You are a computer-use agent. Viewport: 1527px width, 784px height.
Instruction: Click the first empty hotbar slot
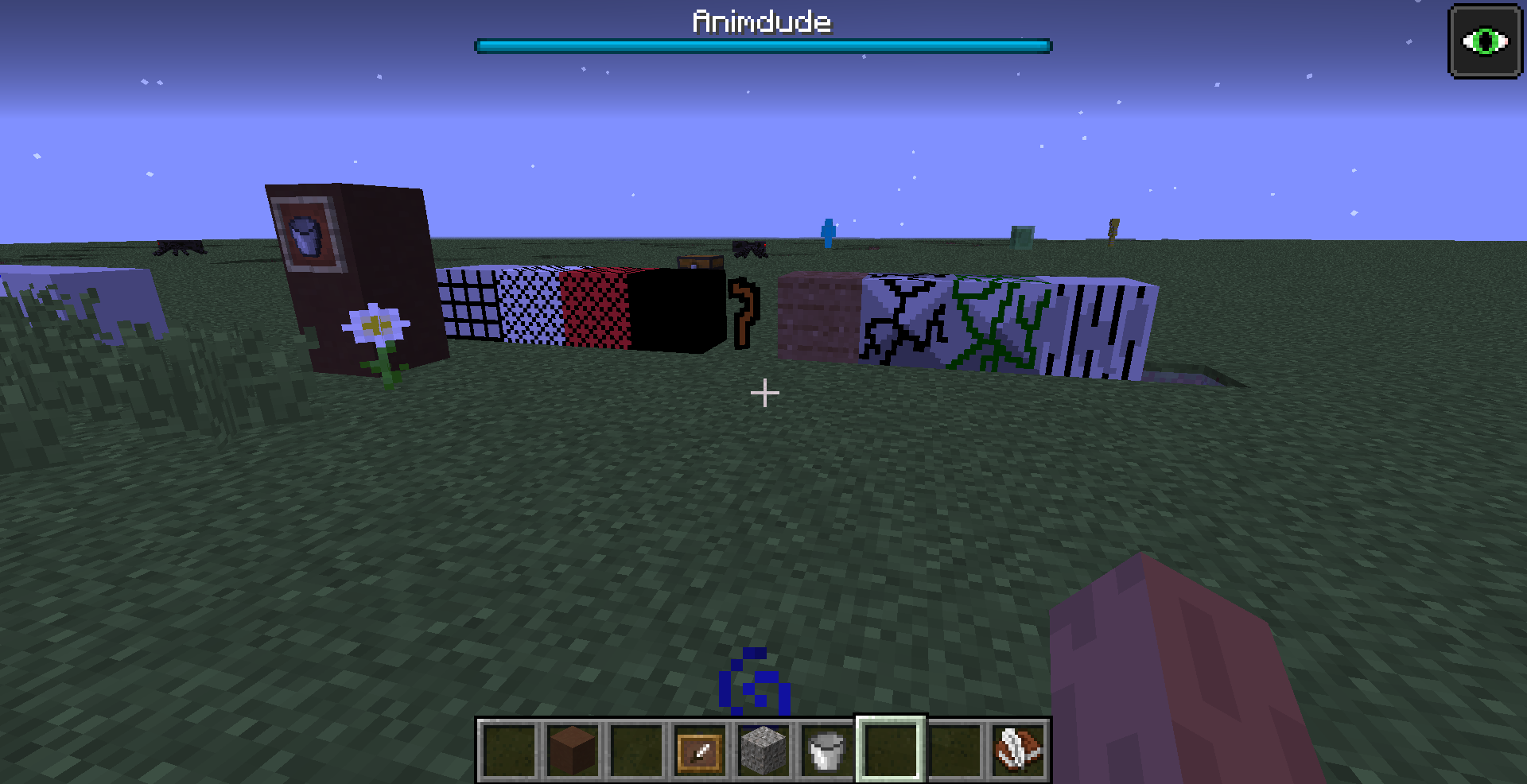(x=509, y=751)
